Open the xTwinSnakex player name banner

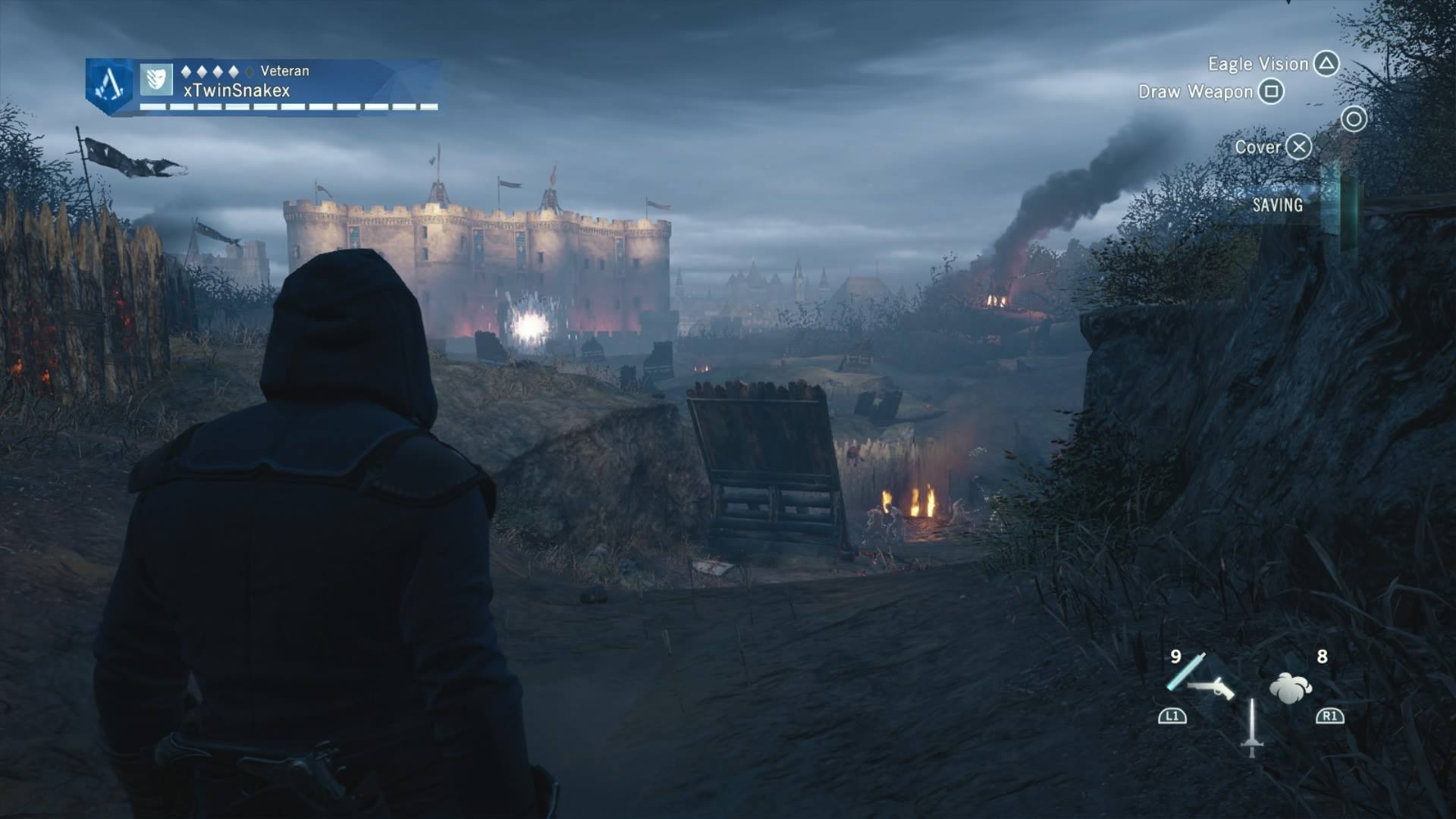coord(237,90)
